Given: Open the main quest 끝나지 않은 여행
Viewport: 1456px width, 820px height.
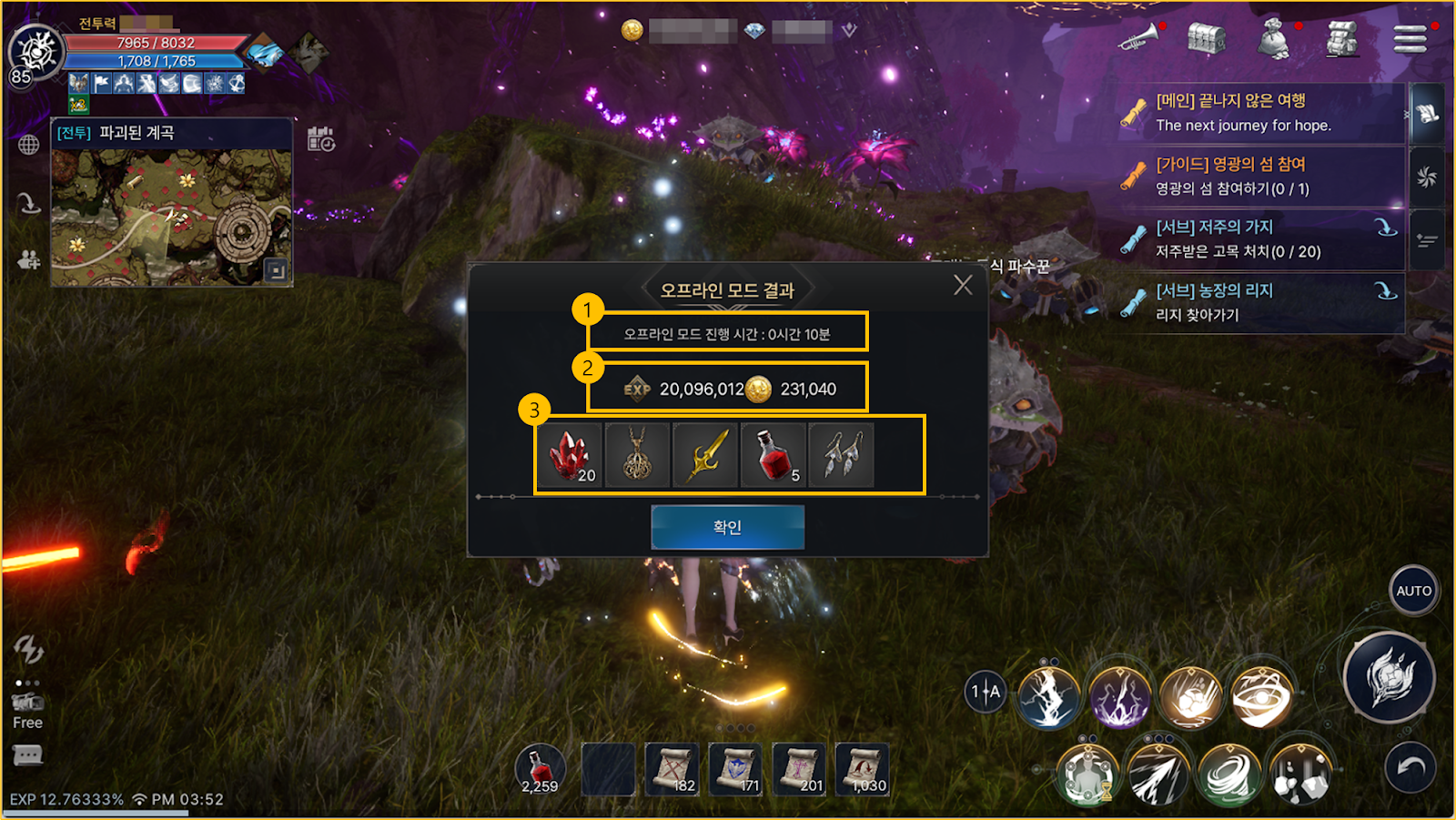Looking at the screenshot, I should tap(1260, 113).
